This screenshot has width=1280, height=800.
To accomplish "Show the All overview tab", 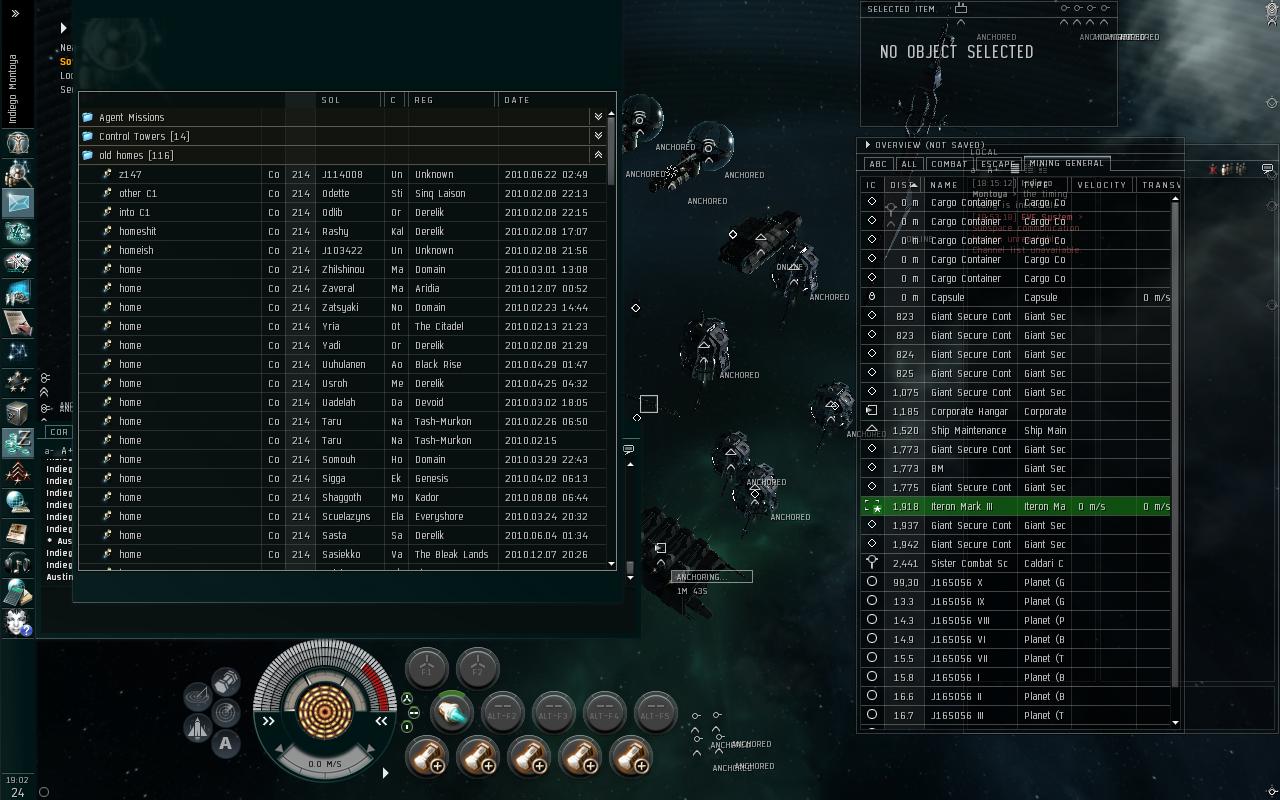I will [x=908, y=164].
